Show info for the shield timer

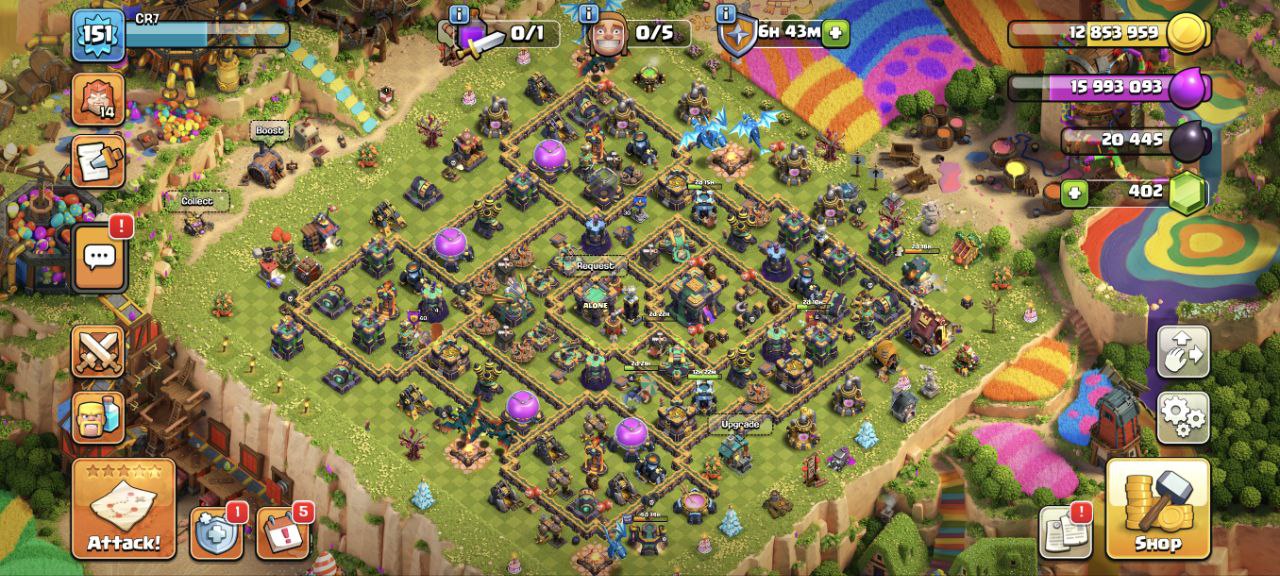pyautogui.click(x=726, y=14)
